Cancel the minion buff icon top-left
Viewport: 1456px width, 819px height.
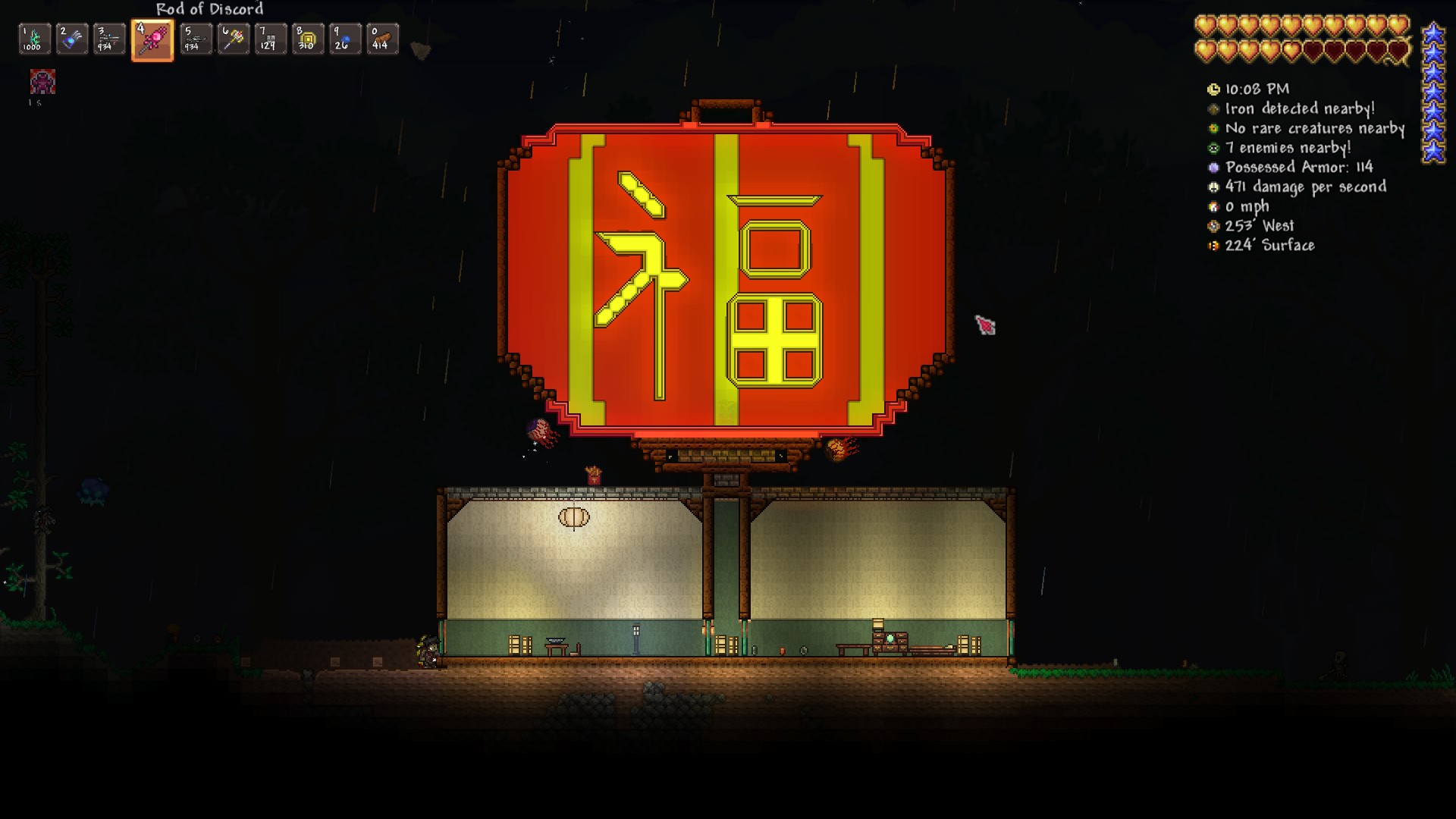point(42,82)
